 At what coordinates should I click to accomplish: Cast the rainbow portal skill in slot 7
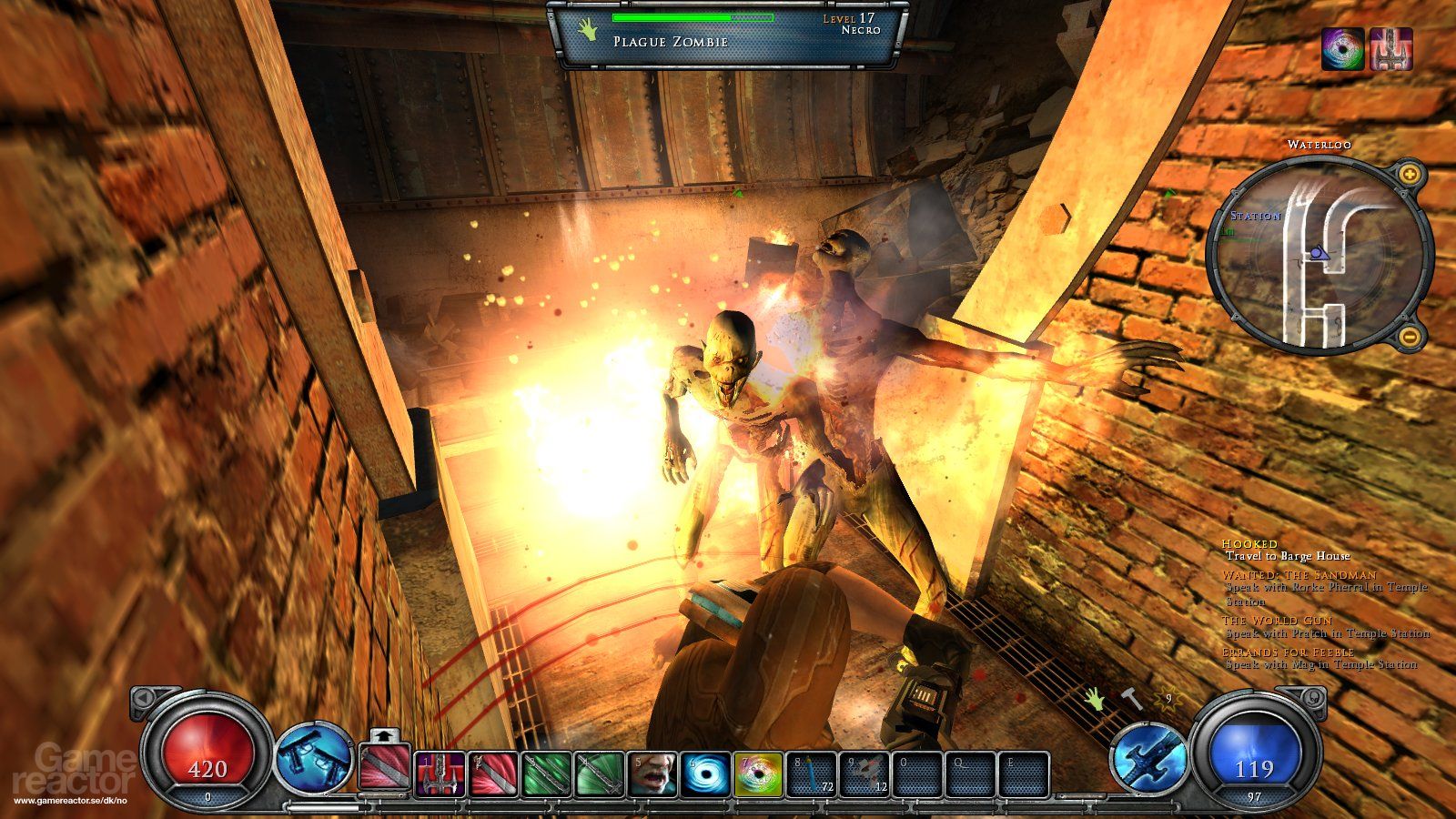757,773
